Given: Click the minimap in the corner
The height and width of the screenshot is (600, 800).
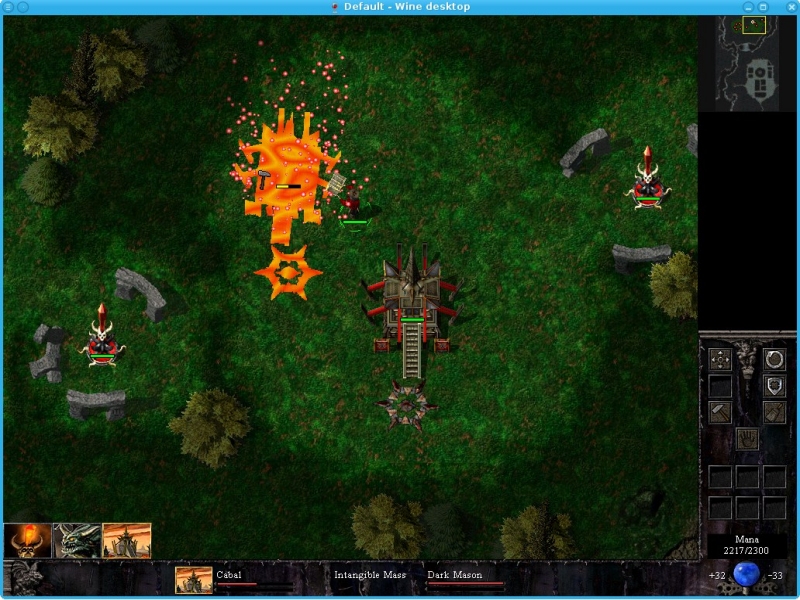Looking at the screenshot, I should 755,62.
